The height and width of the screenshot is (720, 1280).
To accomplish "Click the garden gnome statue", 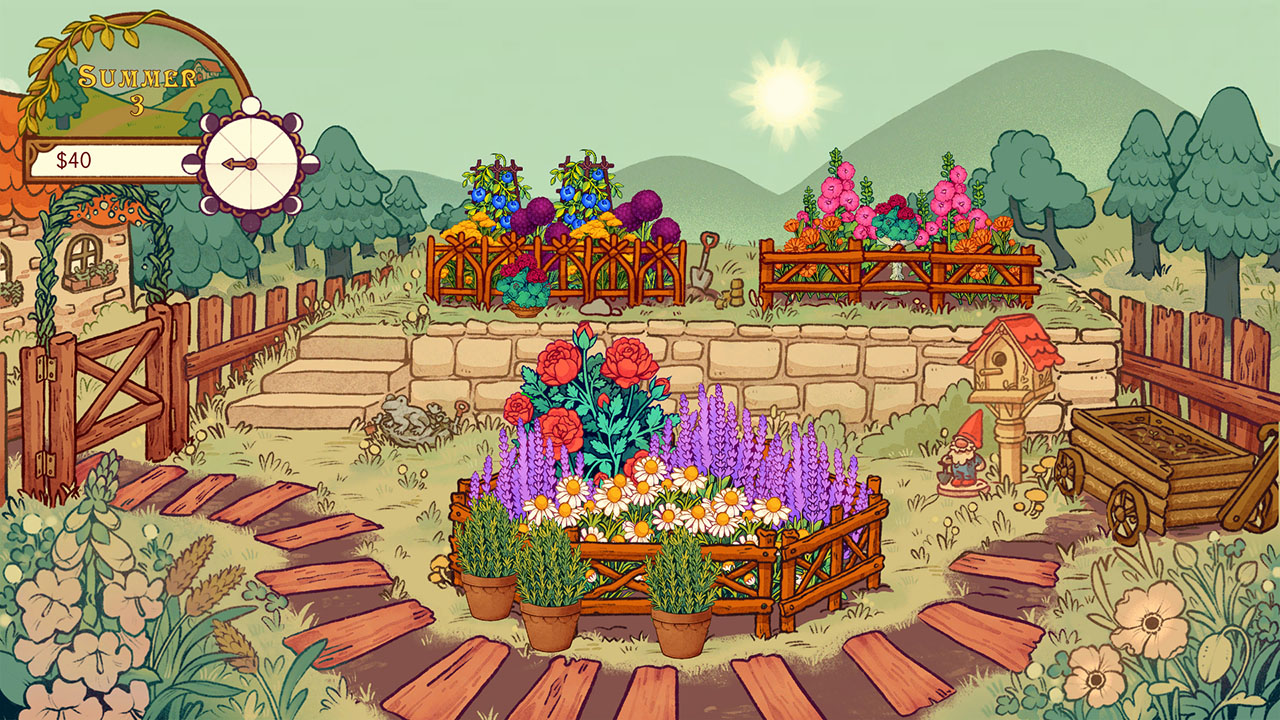I will pyautogui.click(x=963, y=452).
